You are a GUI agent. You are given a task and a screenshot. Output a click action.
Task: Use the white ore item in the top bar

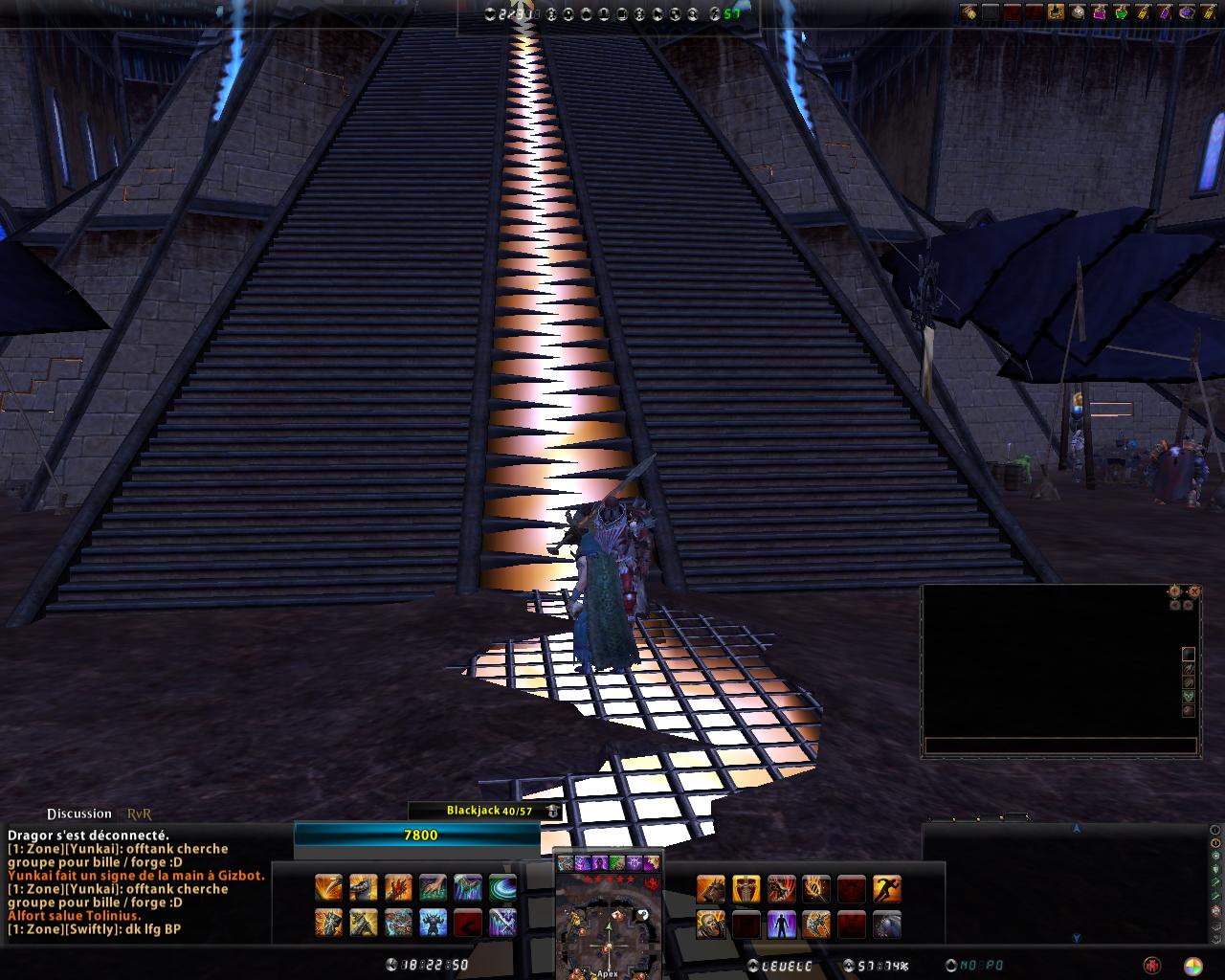[x=1077, y=12]
